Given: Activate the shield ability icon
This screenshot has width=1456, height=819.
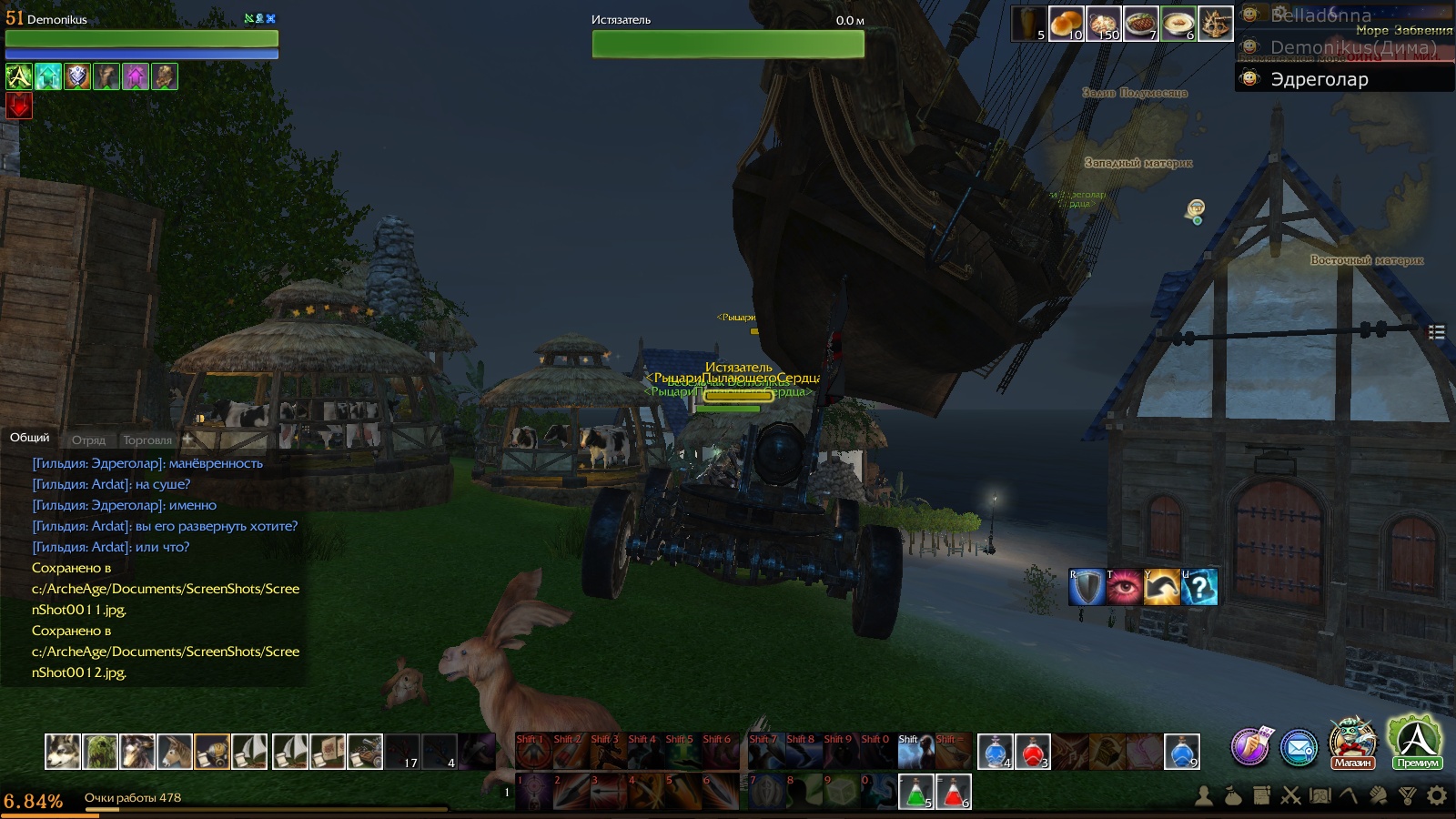Looking at the screenshot, I should tap(1087, 587).
